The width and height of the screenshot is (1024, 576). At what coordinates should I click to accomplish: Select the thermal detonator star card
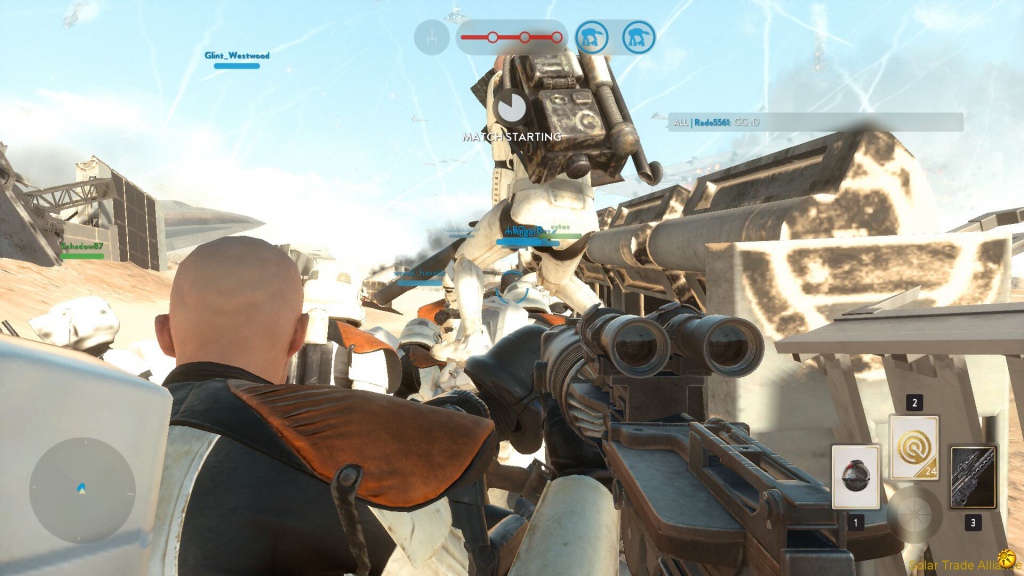pyautogui.click(x=856, y=476)
